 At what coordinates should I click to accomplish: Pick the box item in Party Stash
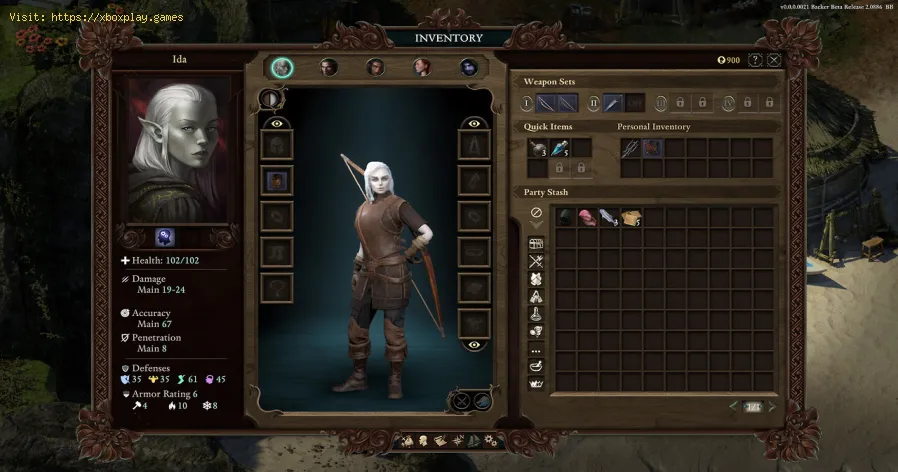631,217
